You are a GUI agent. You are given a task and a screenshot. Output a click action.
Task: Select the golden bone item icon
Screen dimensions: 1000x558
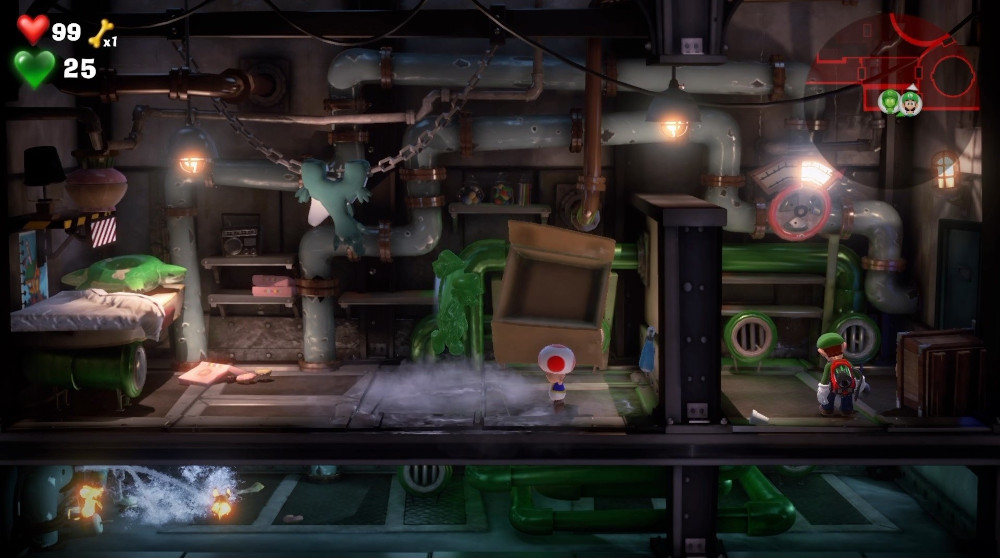pyautogui.click(x=100, y=34)
